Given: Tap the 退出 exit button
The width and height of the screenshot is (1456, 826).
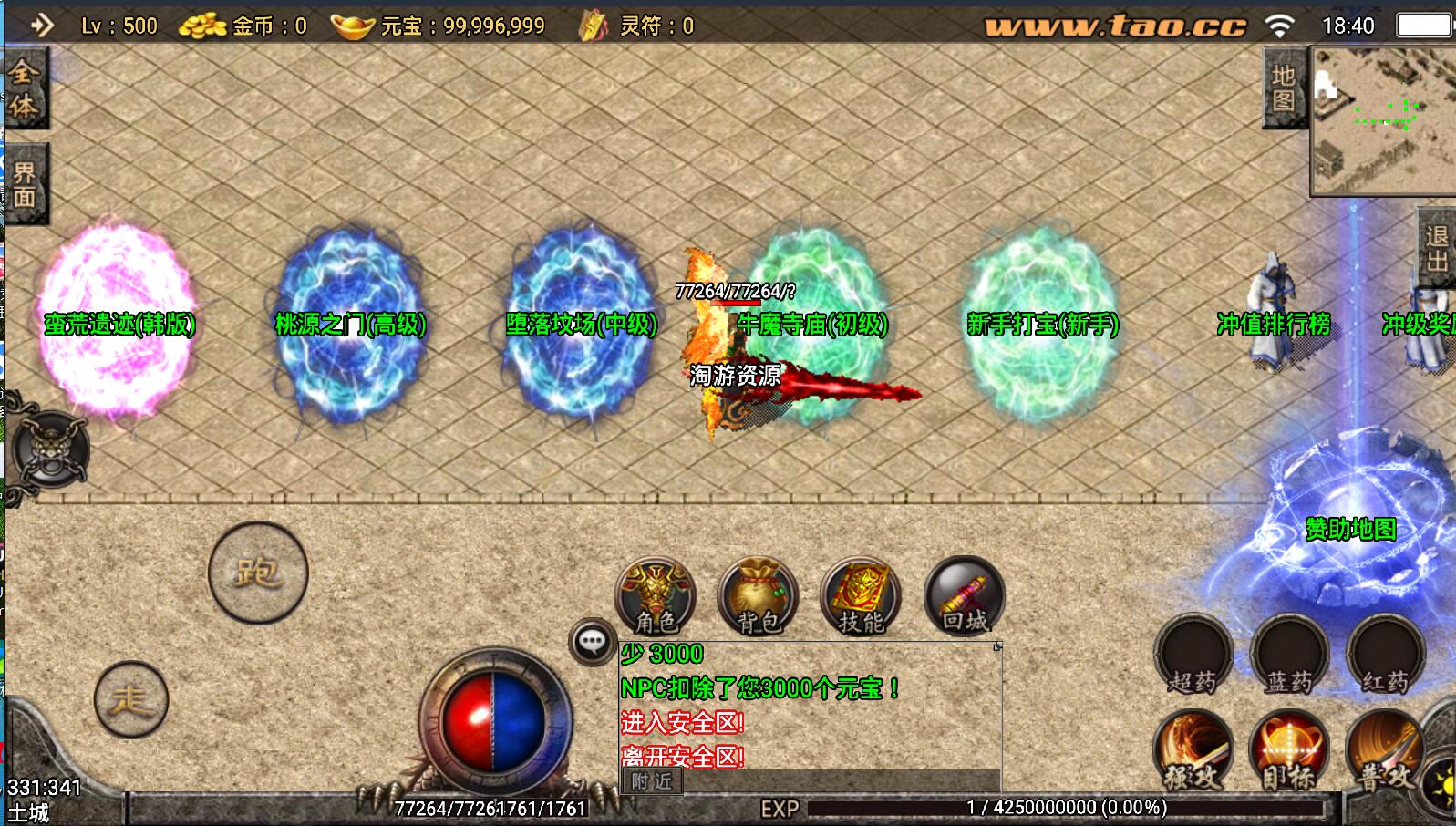Looking at the screenshot, I should (1437, 249).
